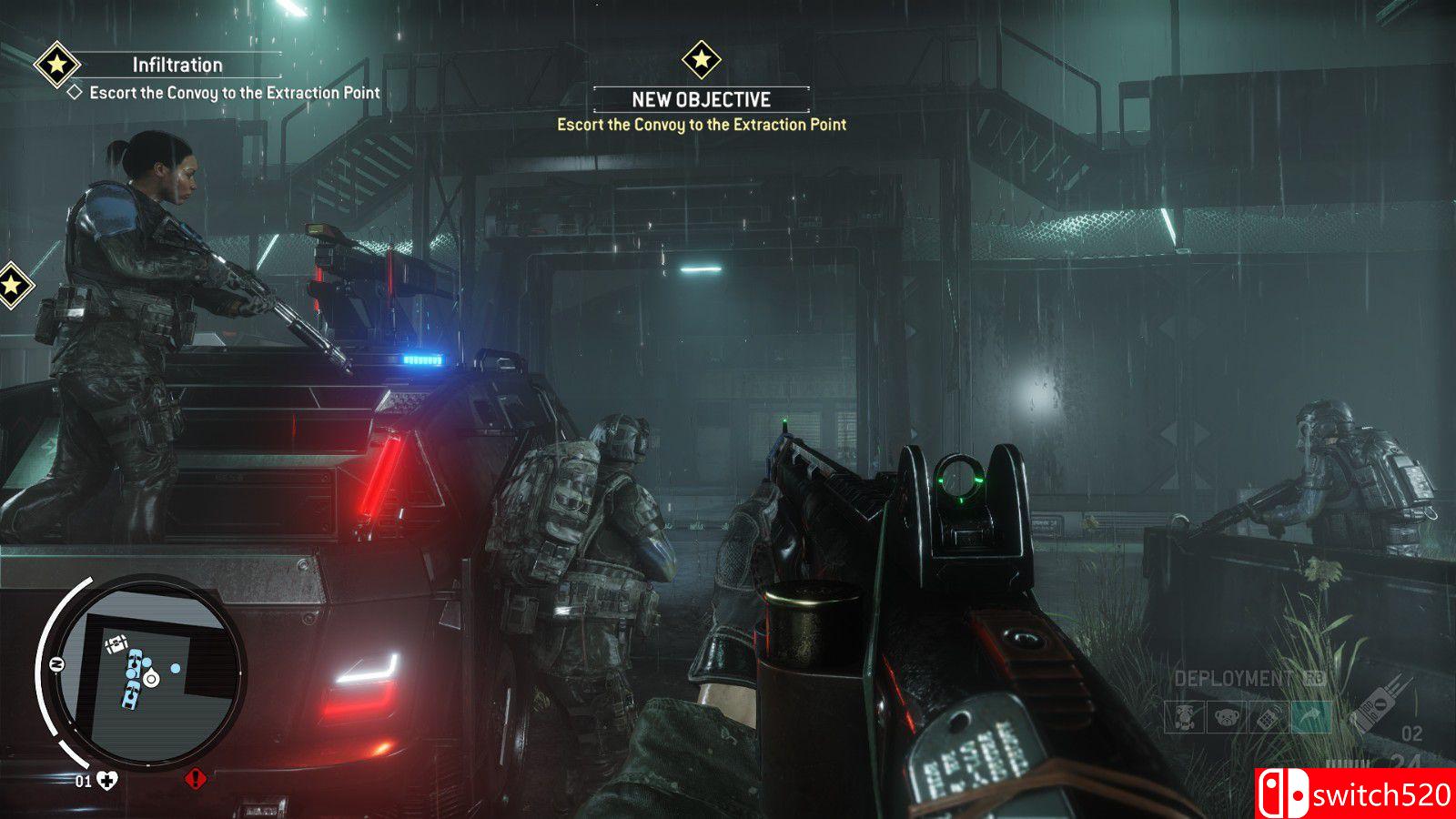Open the switch520 watermark link
The height and width of the screenshot is (819, 1456).
click(x=1356, y=794)
